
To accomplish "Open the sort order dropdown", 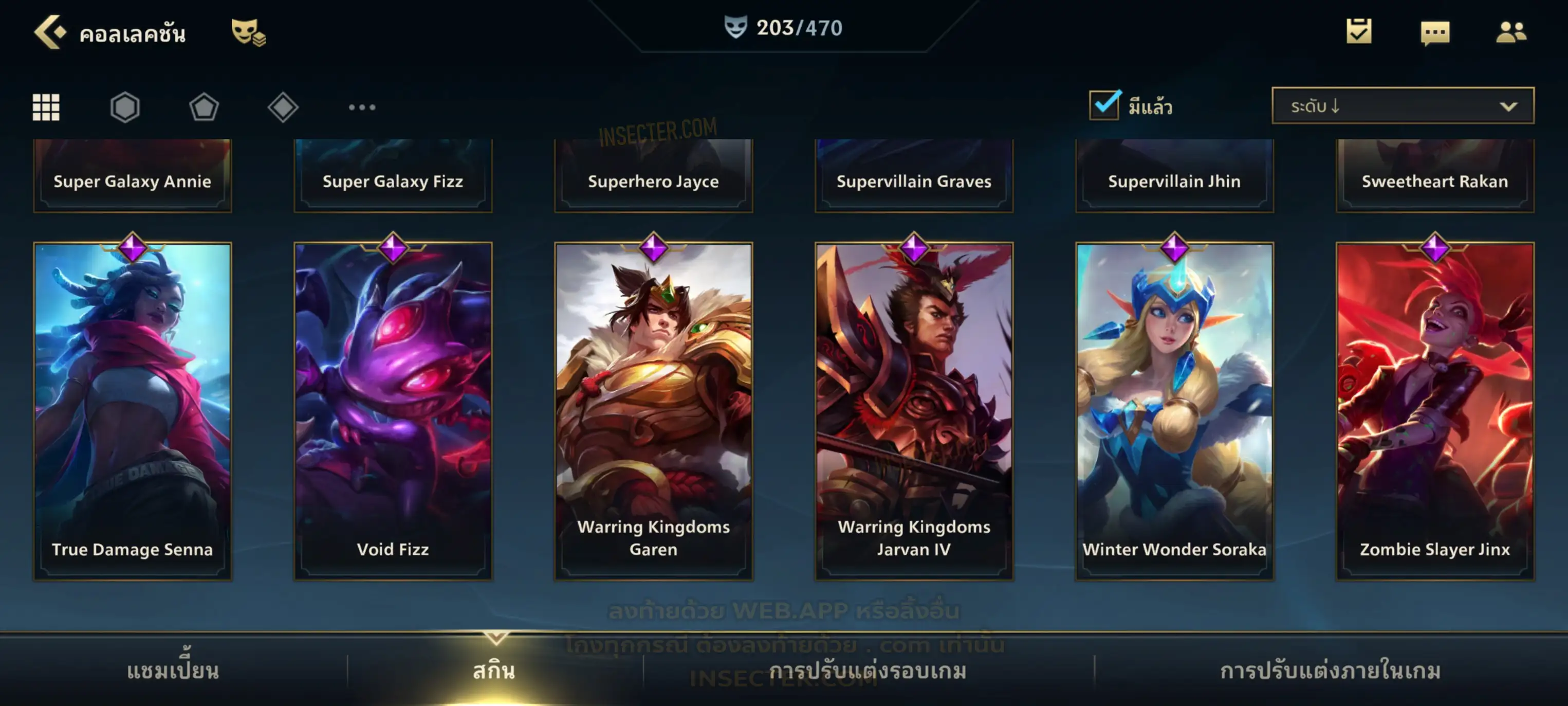I will (1403, 106).
